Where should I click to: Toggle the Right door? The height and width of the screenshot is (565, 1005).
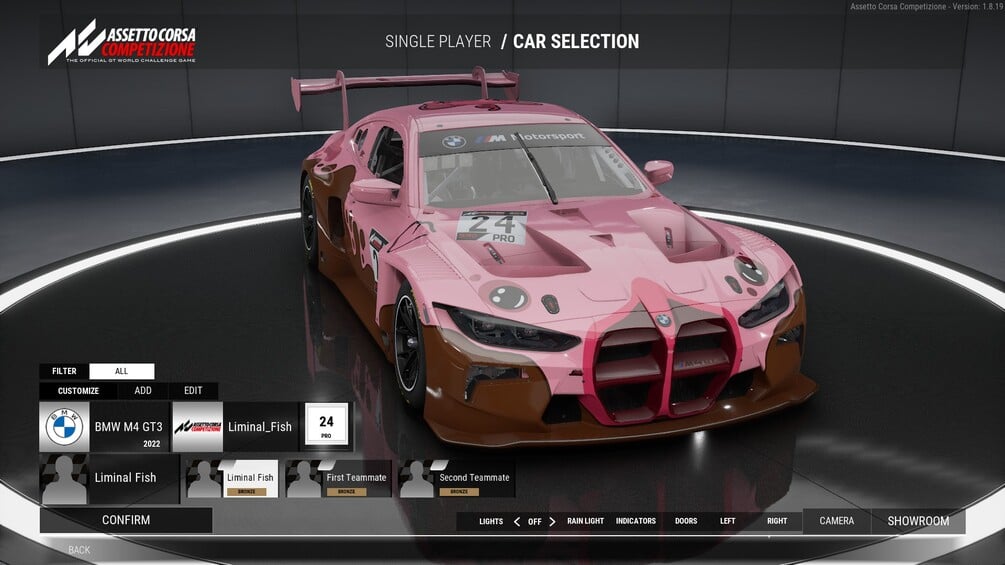(777, 521)
